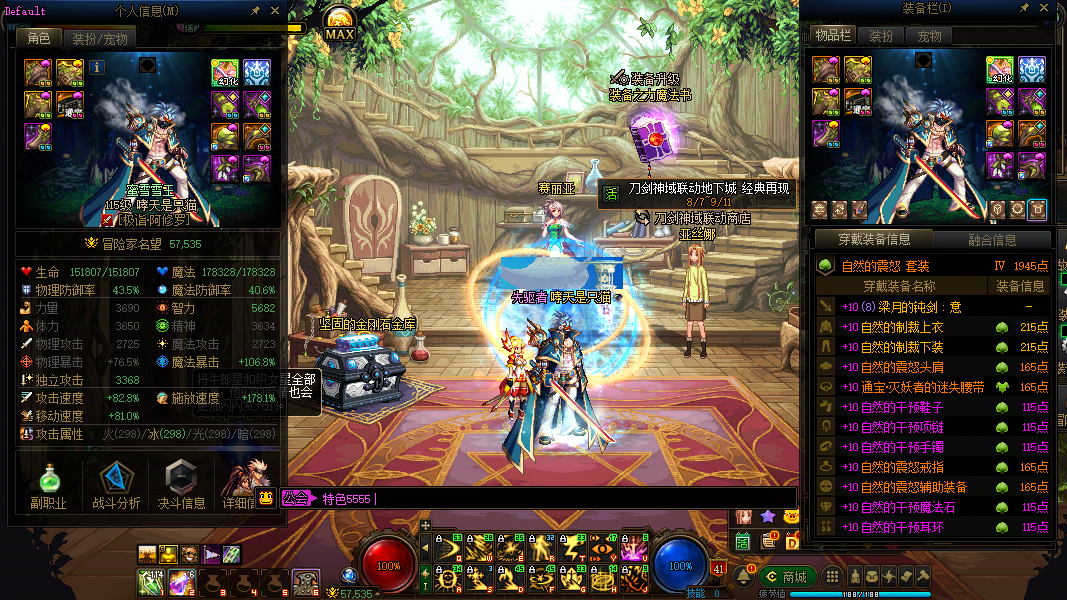Click the 幻化 weapon slot in the equipment panel
This screenshot has width=1067, height=600.
pyautogui.click(x=999, y=70)
